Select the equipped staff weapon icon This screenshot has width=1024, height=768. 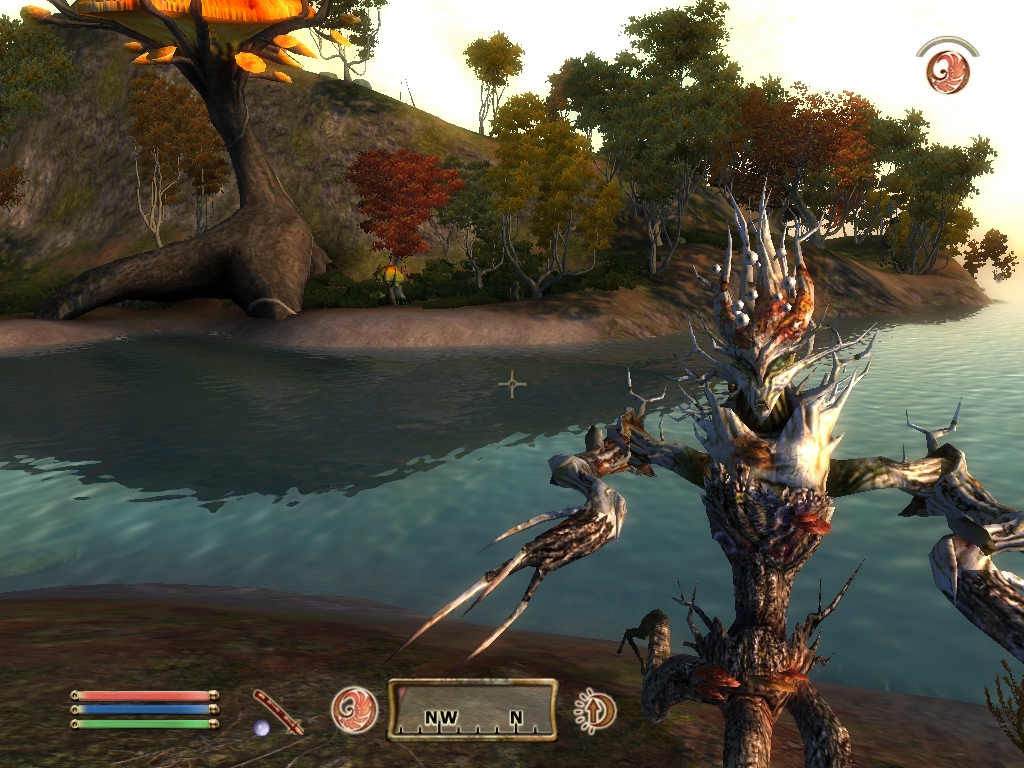click(x=277, y=711)
